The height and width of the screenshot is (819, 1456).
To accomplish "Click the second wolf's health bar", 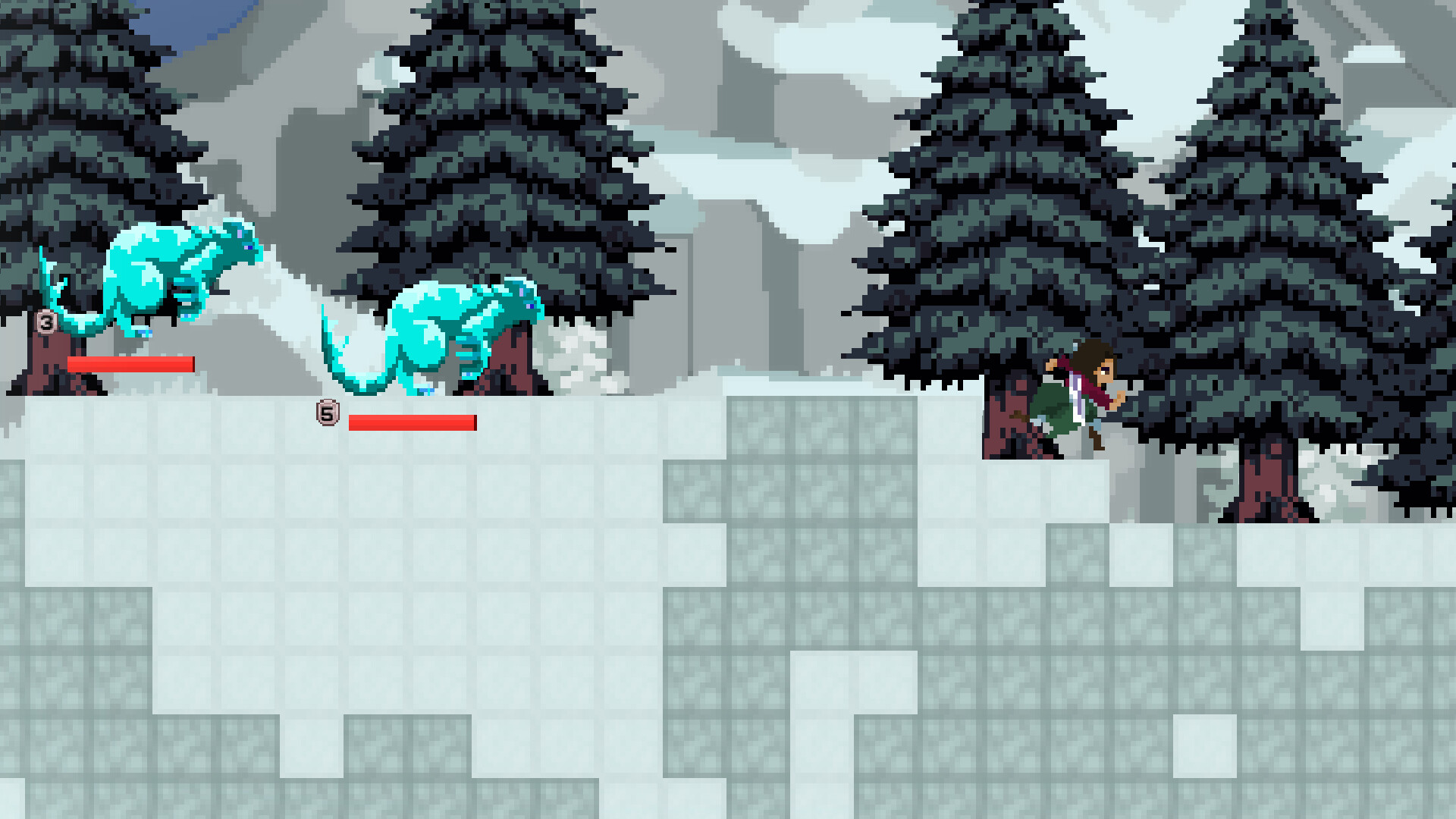I will (x=413, y=423).
